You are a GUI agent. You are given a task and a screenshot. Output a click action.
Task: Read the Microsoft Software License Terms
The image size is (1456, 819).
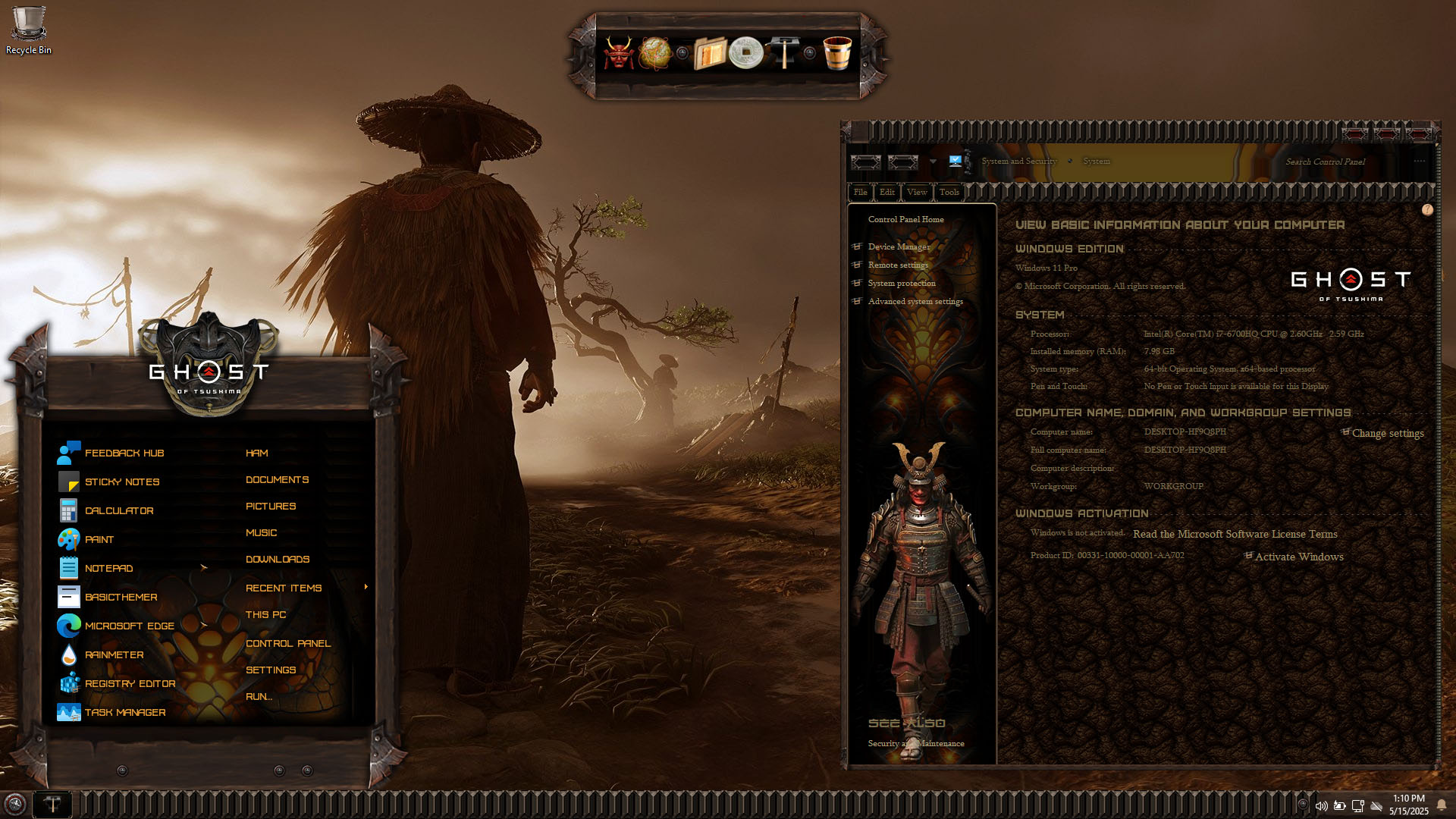coord(1235,534)
